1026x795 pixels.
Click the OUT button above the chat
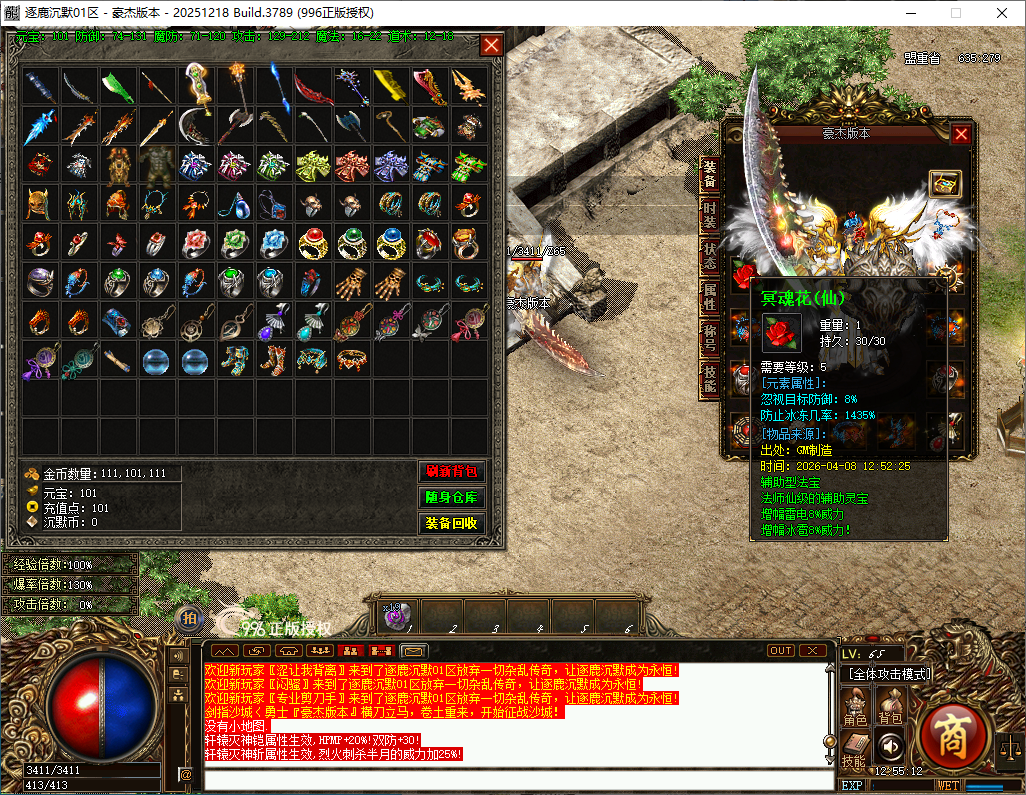(x=781, y=651)
